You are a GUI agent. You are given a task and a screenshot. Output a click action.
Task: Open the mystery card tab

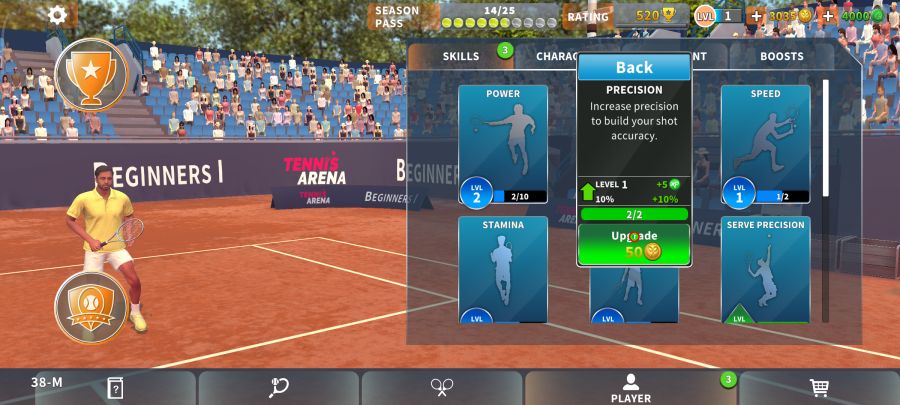[x=115, y=387]
